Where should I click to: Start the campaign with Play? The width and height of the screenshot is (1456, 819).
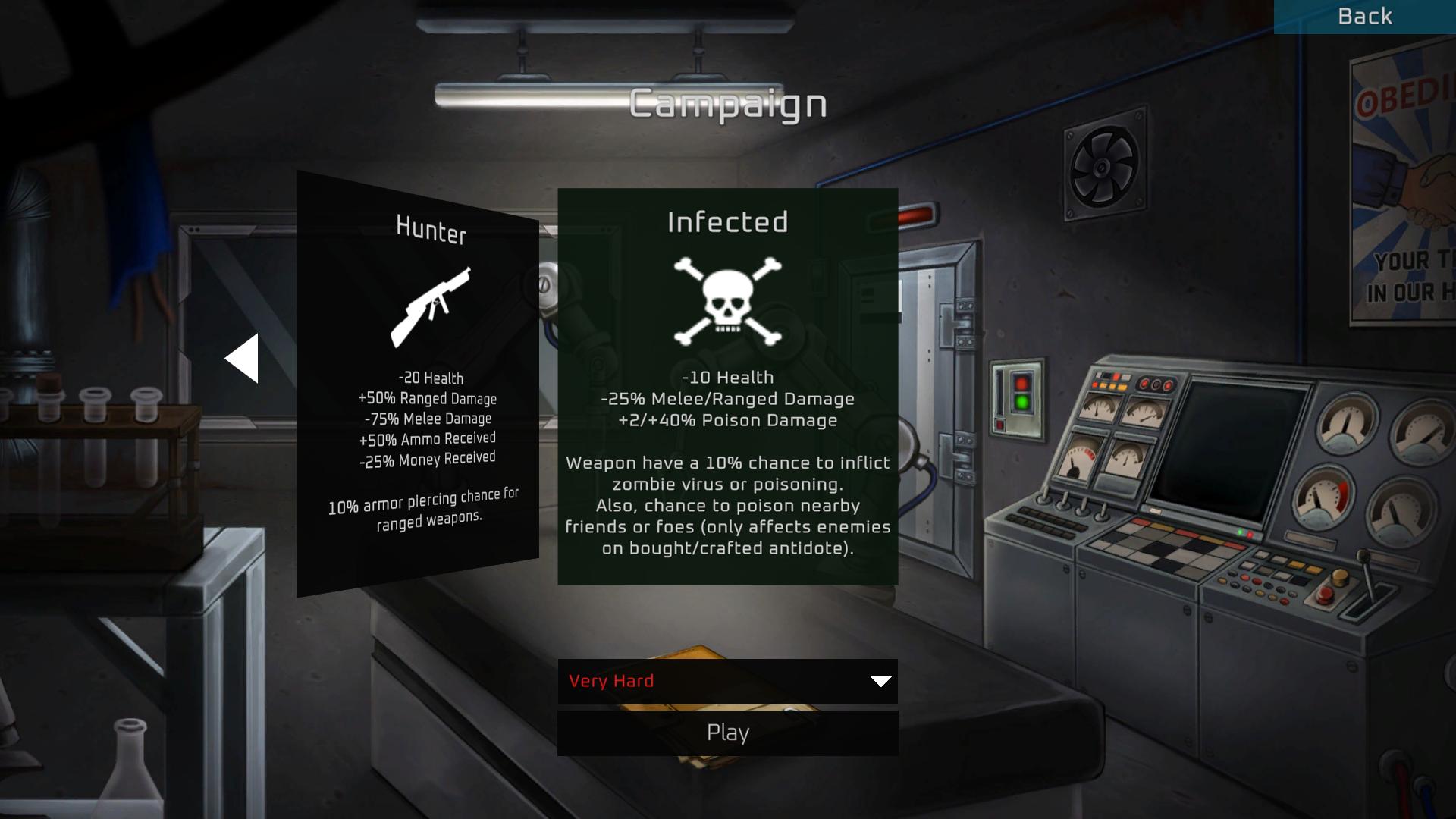pos(727,733)
